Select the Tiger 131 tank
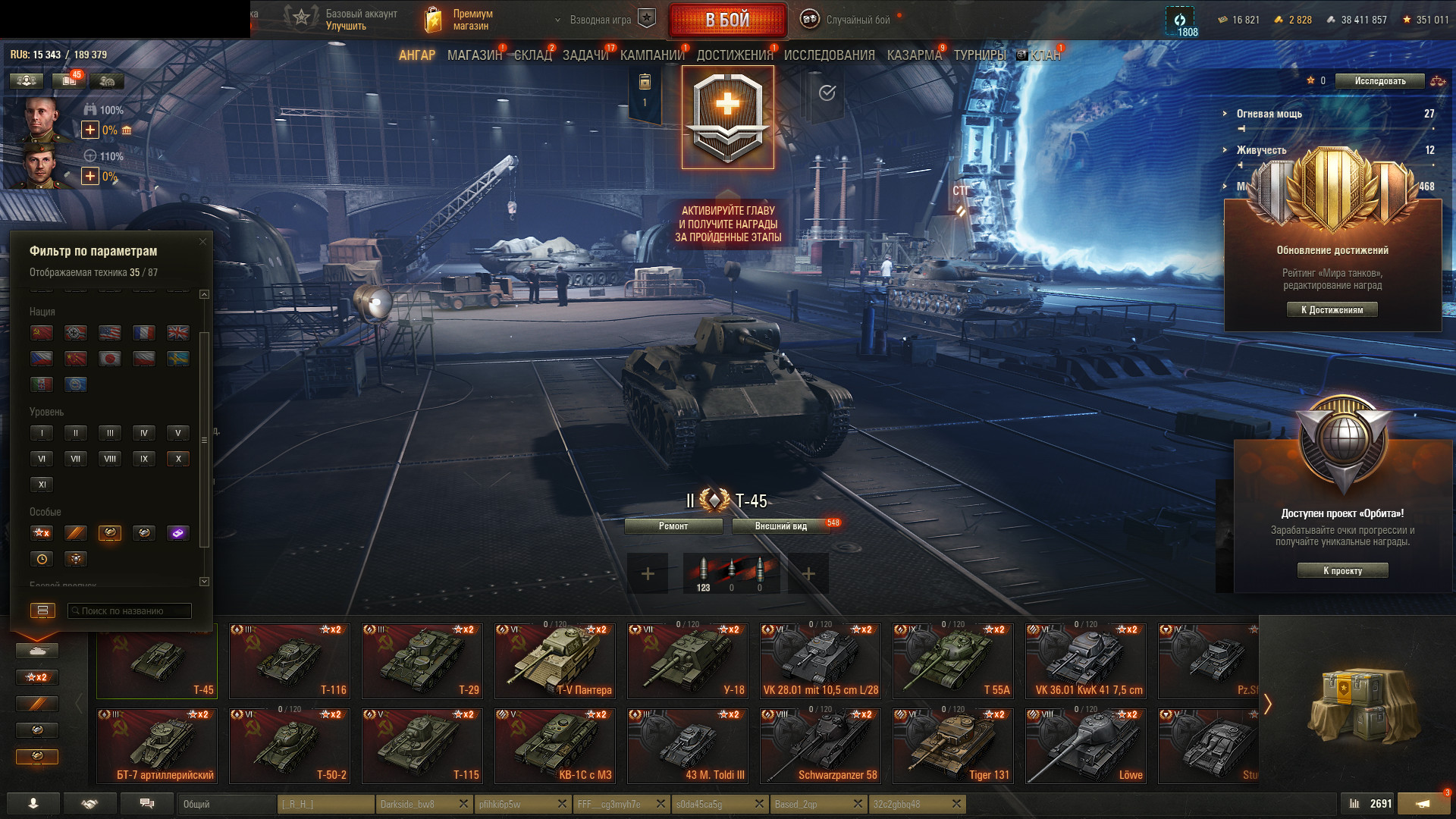The width and height of the screenshot is (1456, 819). [952, 745]
